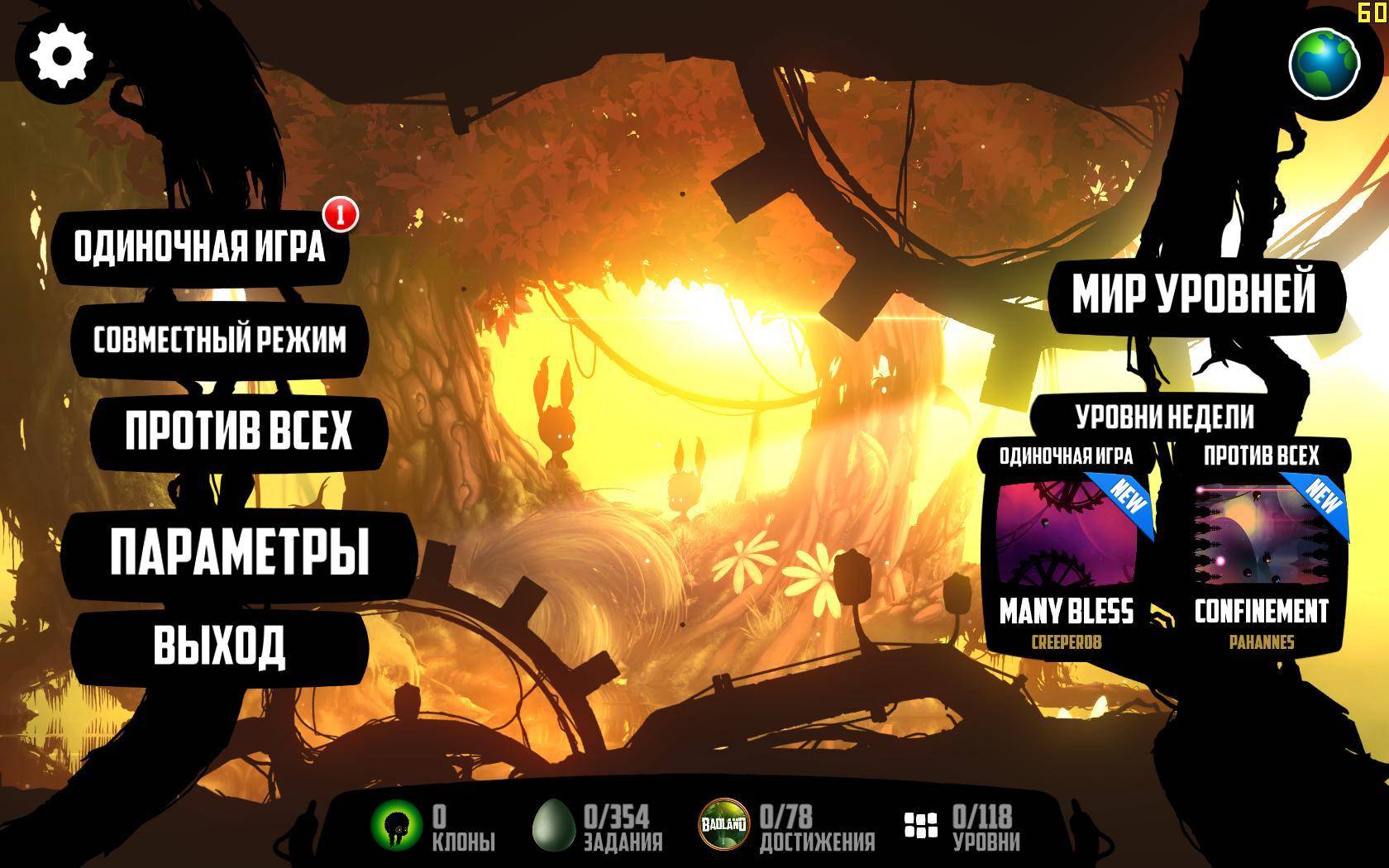Screen dimensions: 1389x868
Task: Click the globe icon
Action: (1325, 64)
